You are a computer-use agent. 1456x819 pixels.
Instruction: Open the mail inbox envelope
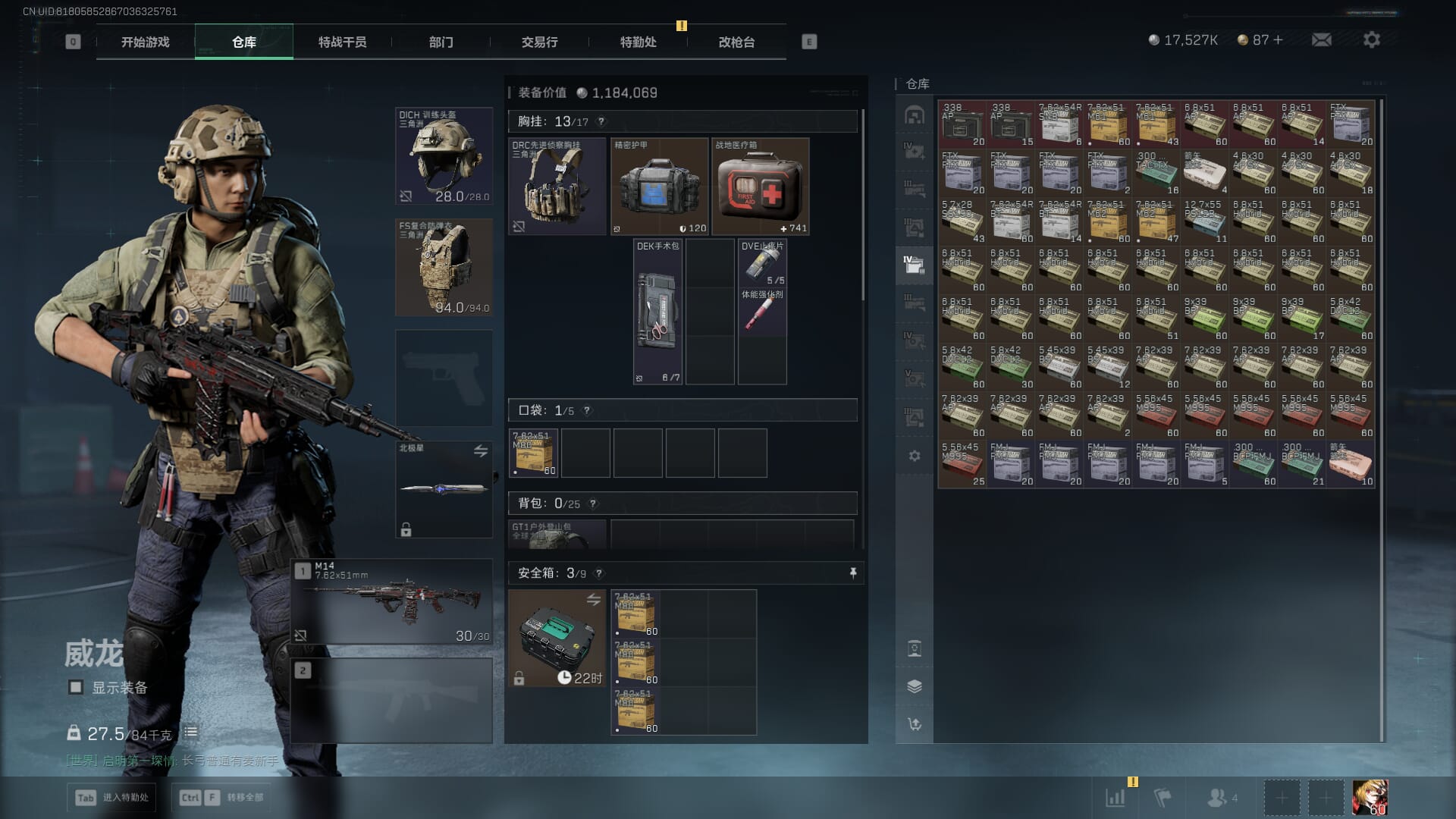(1321, 40)
